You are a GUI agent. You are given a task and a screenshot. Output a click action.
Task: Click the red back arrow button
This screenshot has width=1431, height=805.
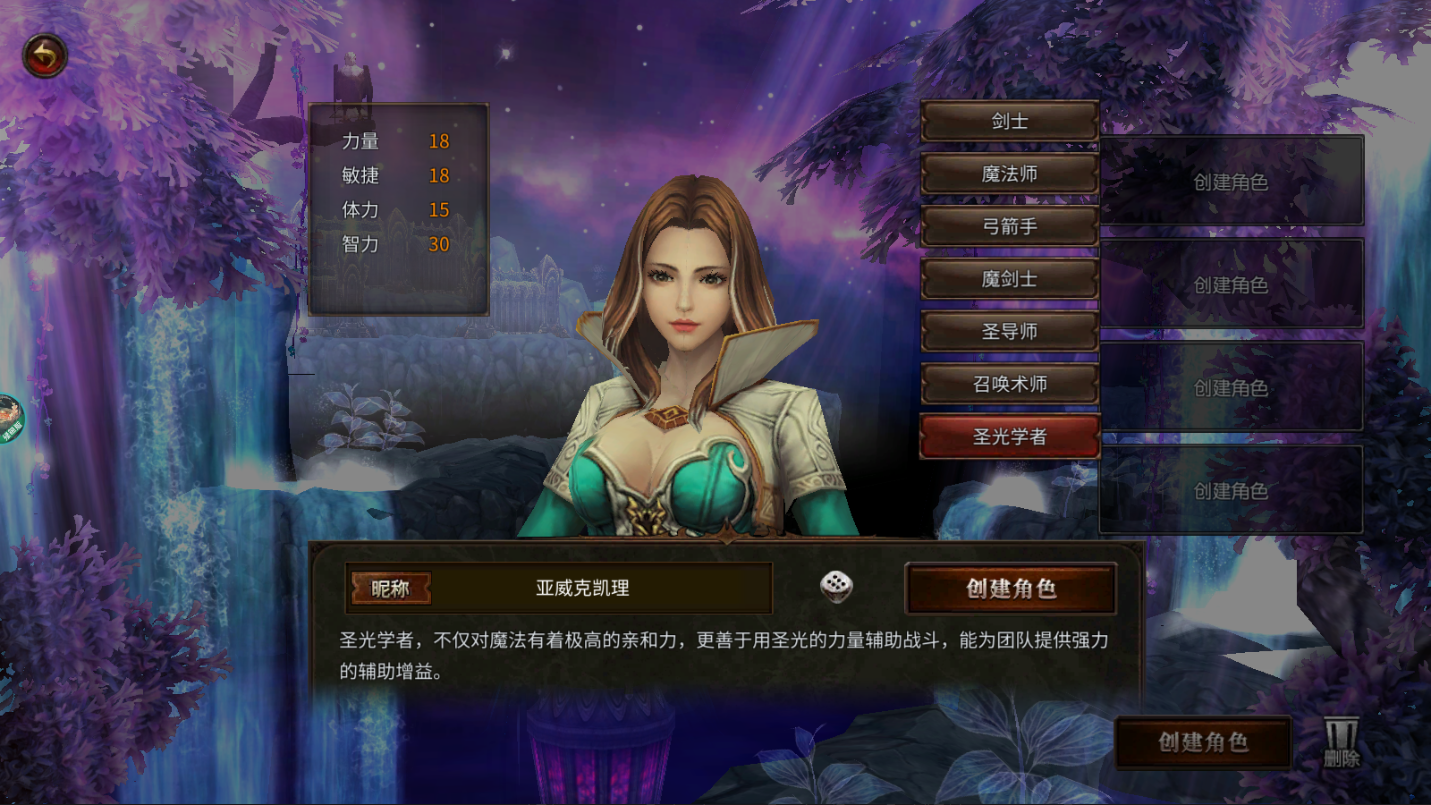coord(45,57)
